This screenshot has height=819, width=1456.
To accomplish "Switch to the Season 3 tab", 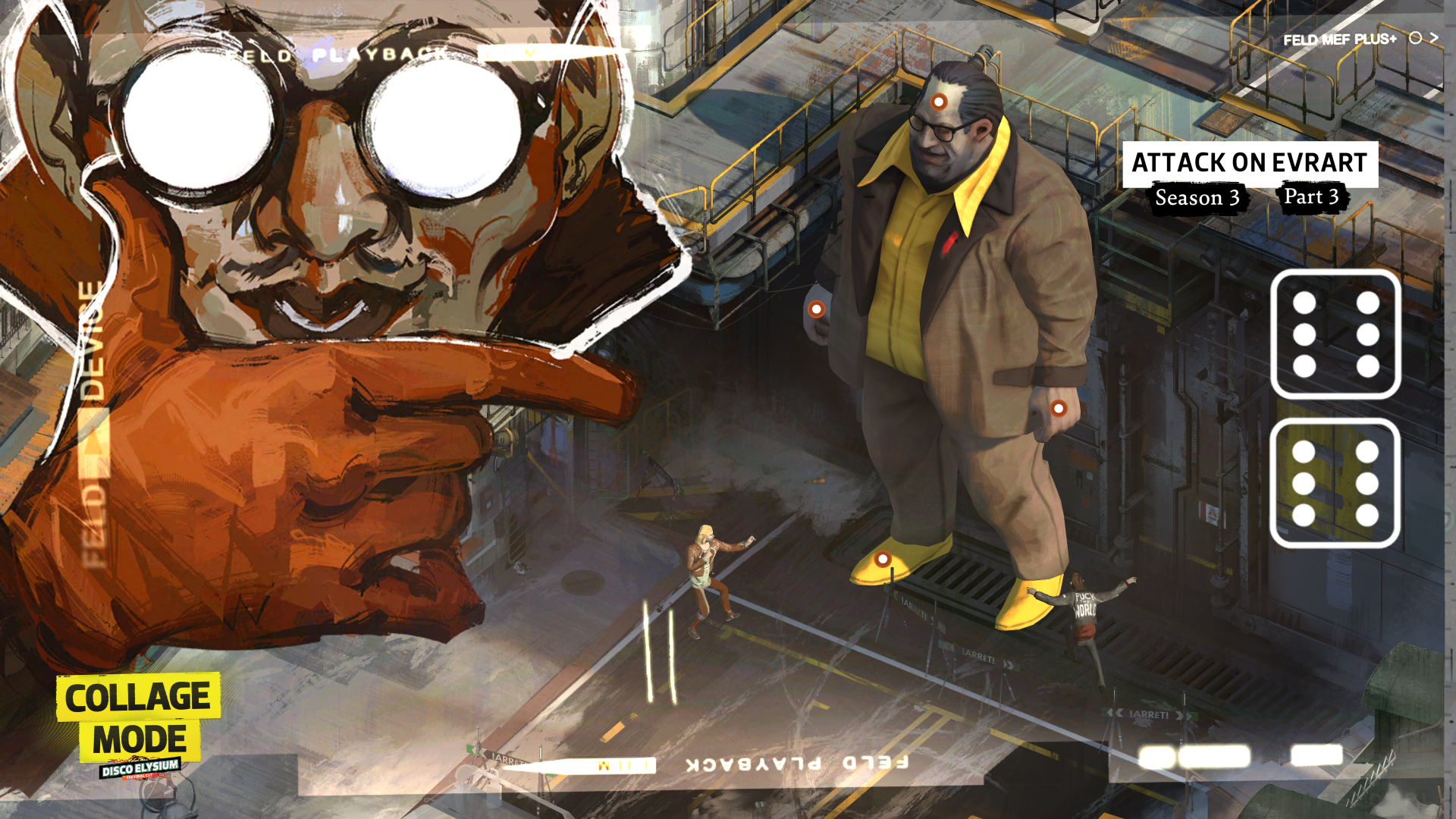I will [x=1199, y=199].
